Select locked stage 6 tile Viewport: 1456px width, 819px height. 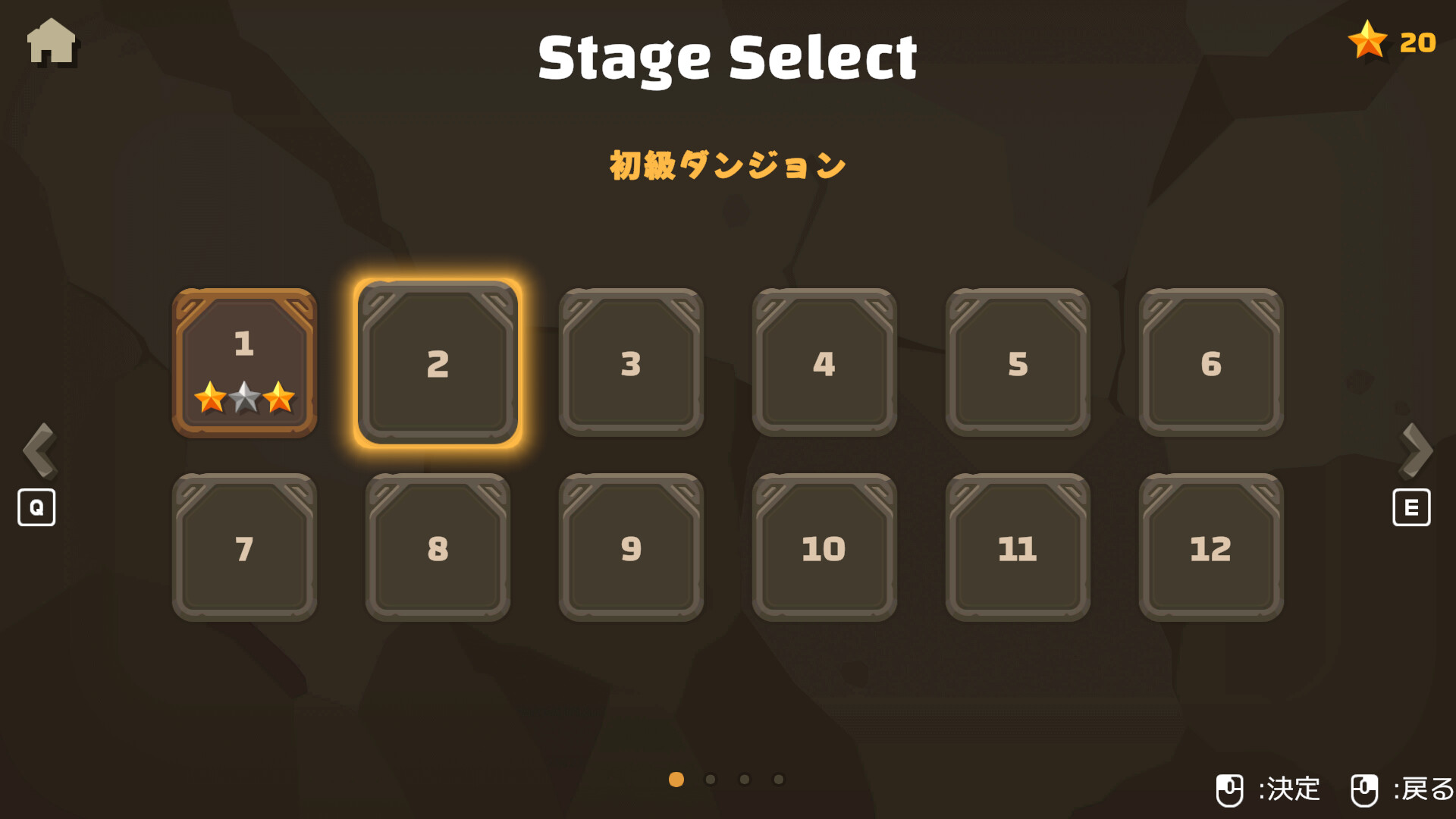tap(1211, 364)
